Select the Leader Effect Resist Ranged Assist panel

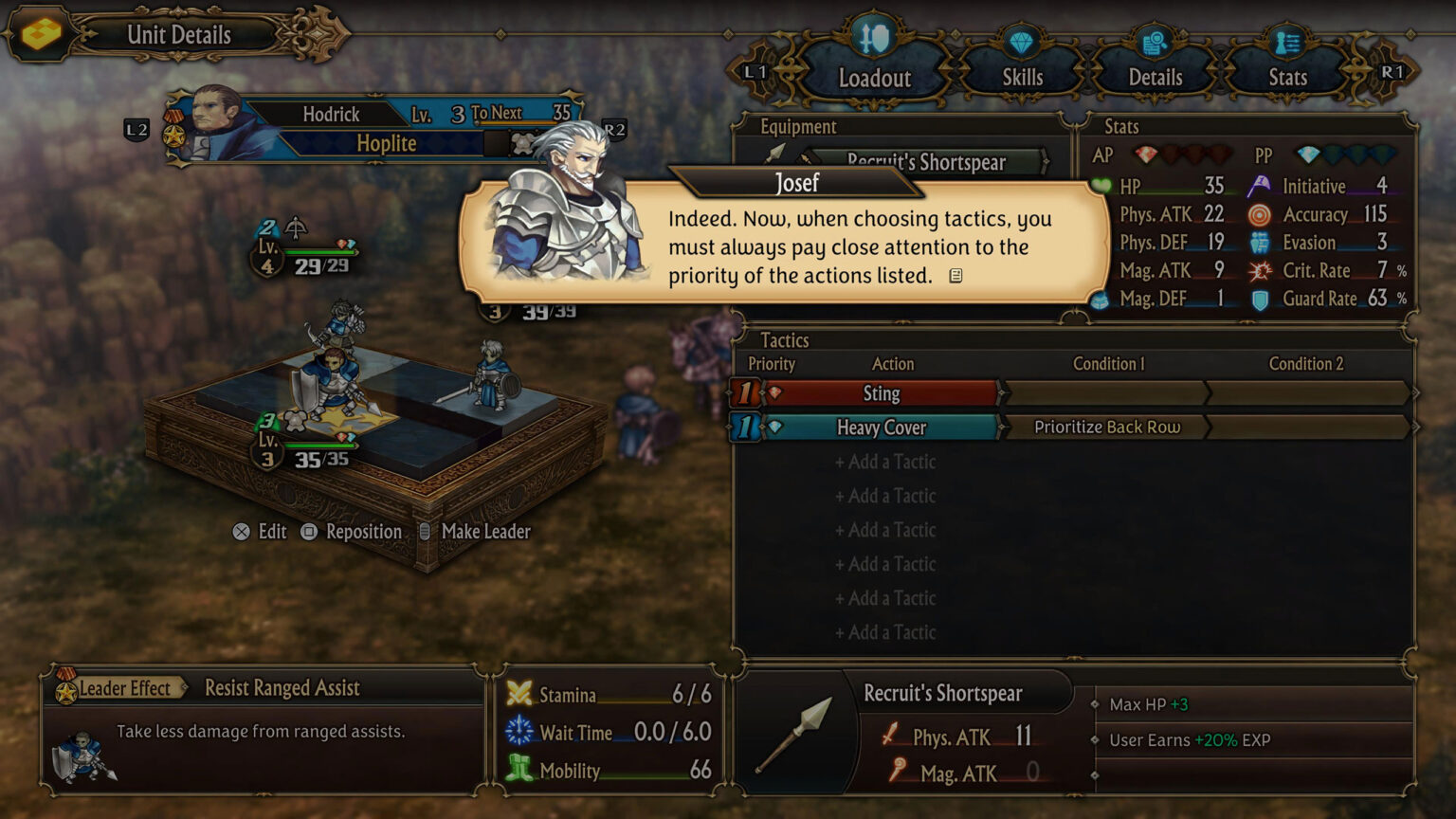[263, 728]
